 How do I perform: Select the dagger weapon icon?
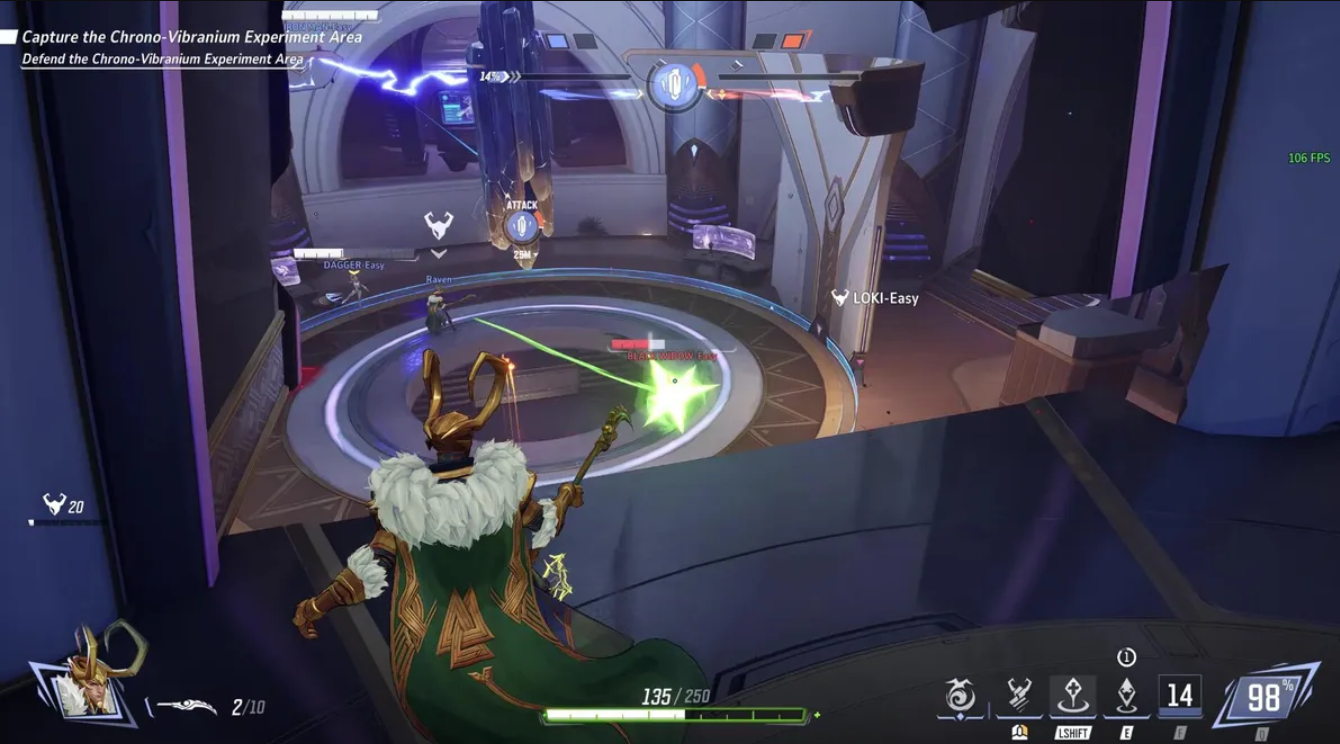click(187, 706)
